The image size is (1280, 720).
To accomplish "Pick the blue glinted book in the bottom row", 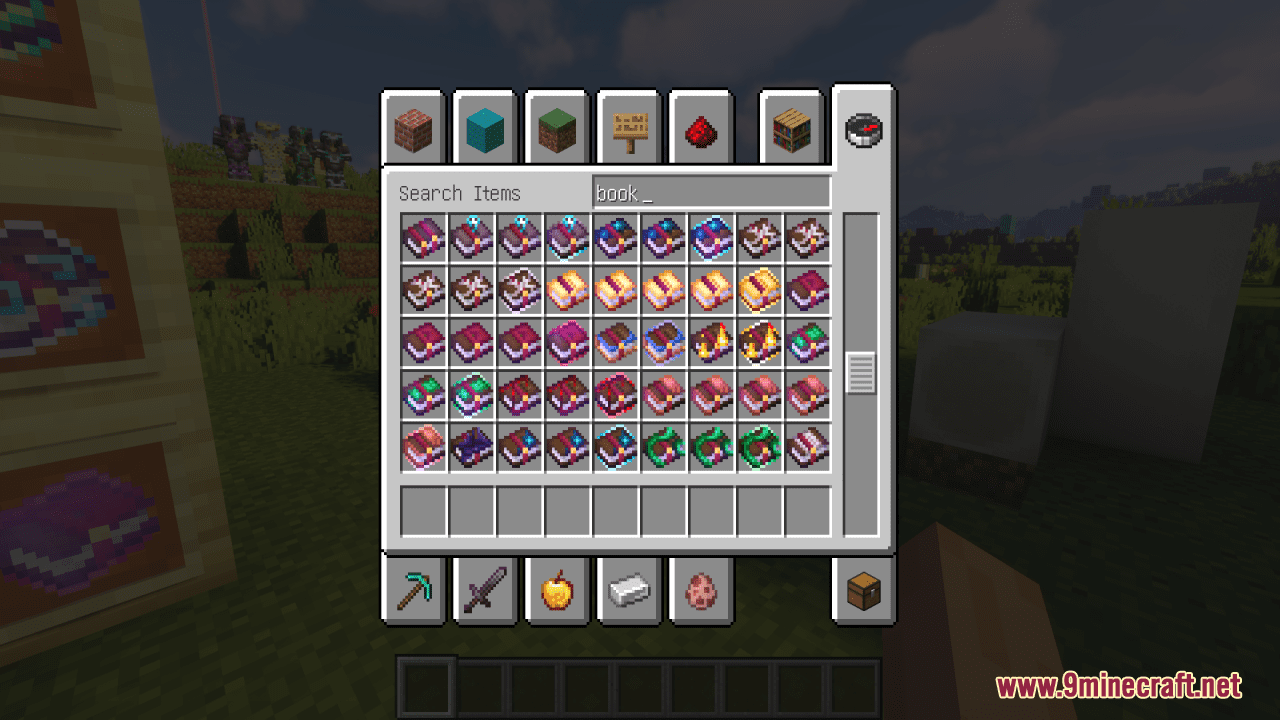I will point(615,447).
